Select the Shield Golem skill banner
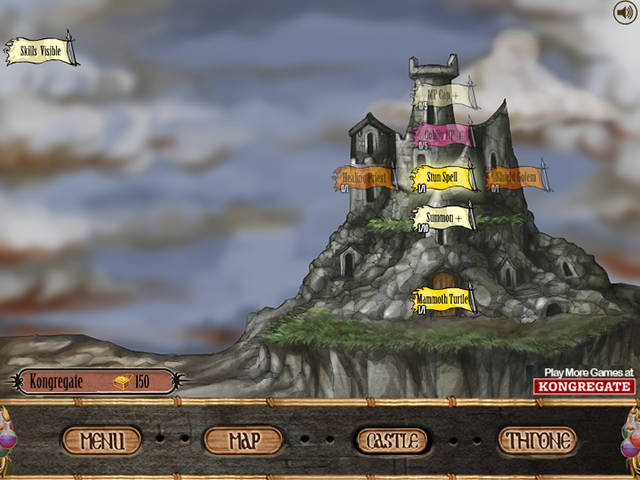Viewport: 640px width, 480px height. click(516, 177)
